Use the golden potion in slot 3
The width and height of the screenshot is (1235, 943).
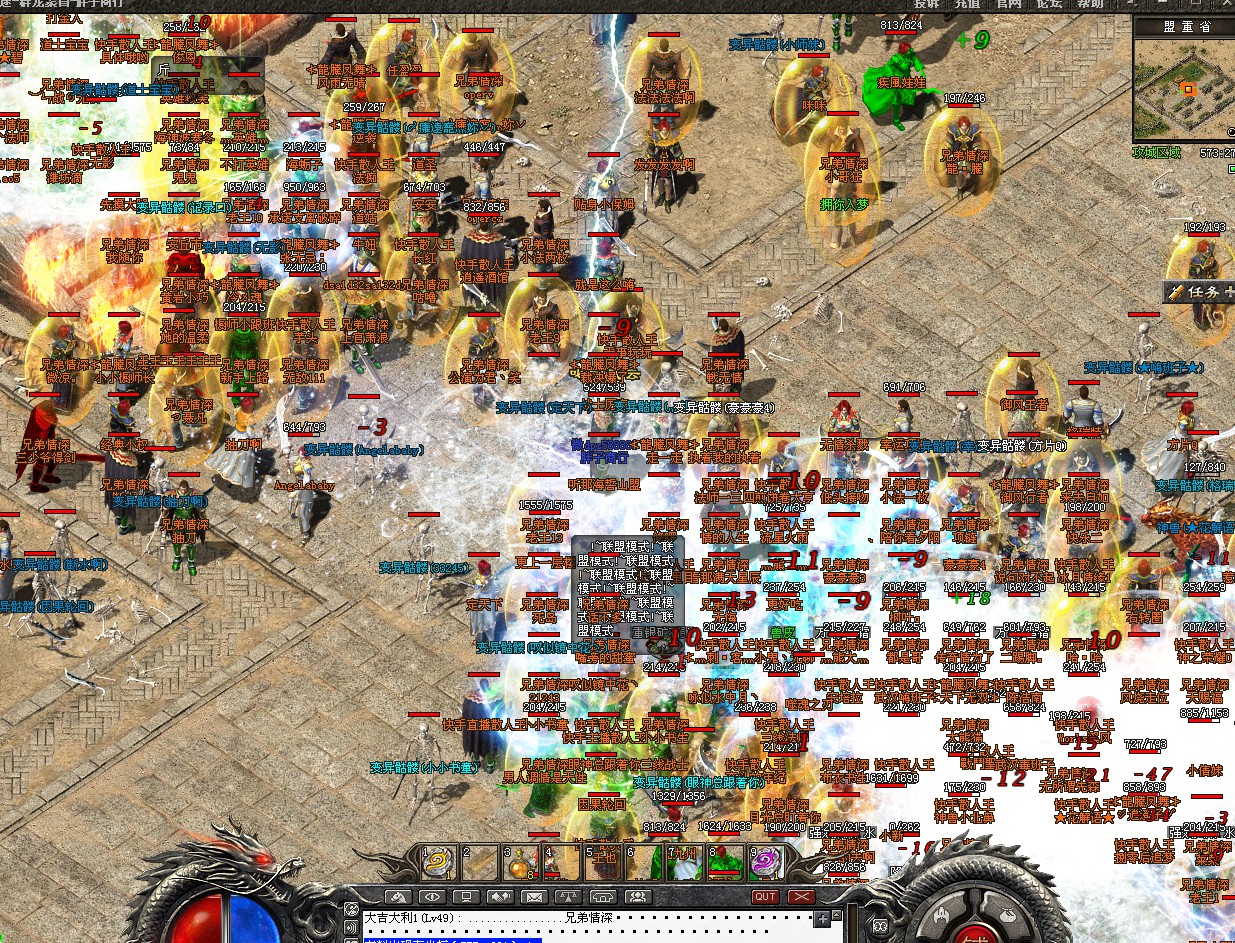[x=520, y=862]
